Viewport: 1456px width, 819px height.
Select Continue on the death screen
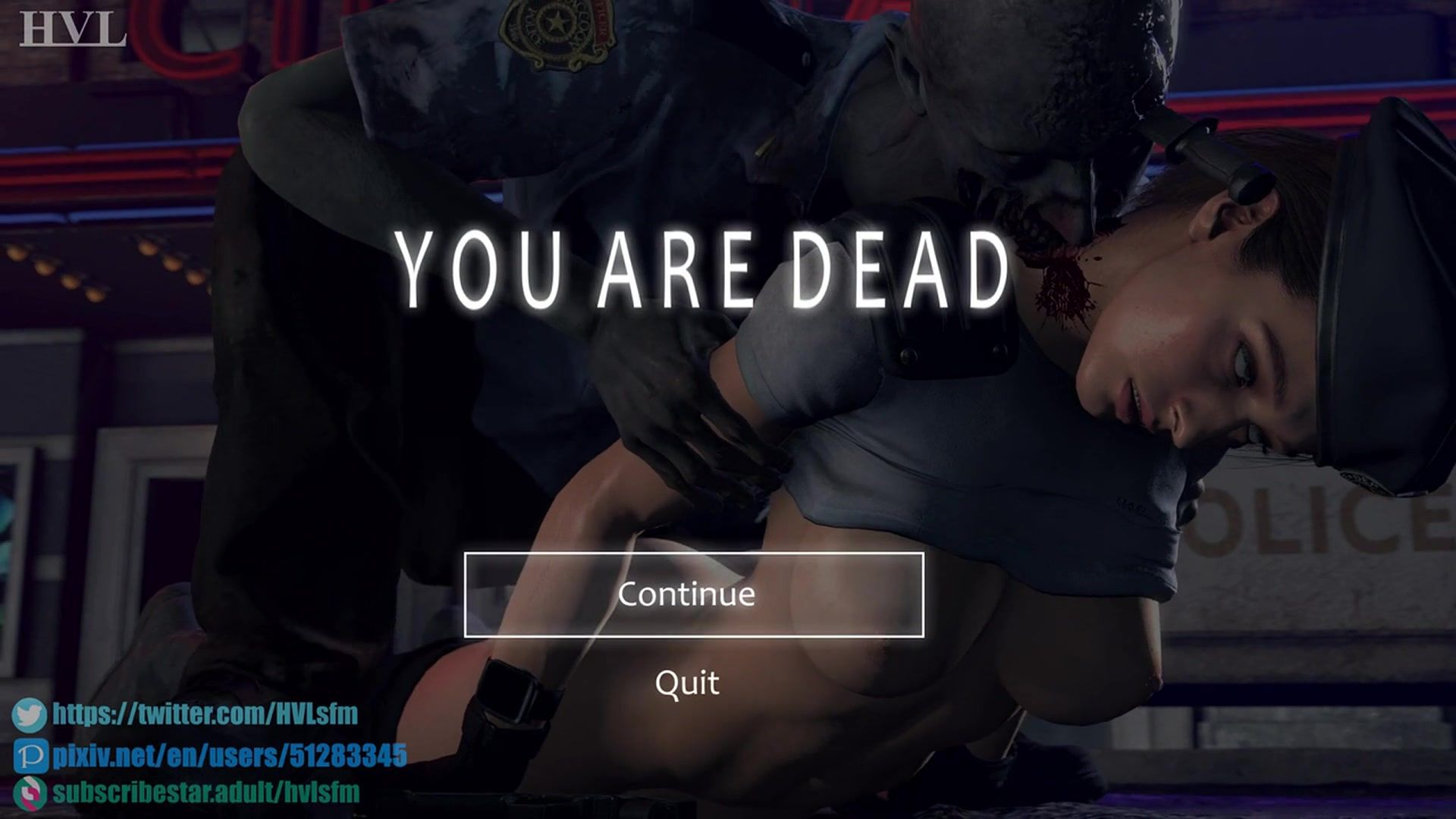coord(693,595)
